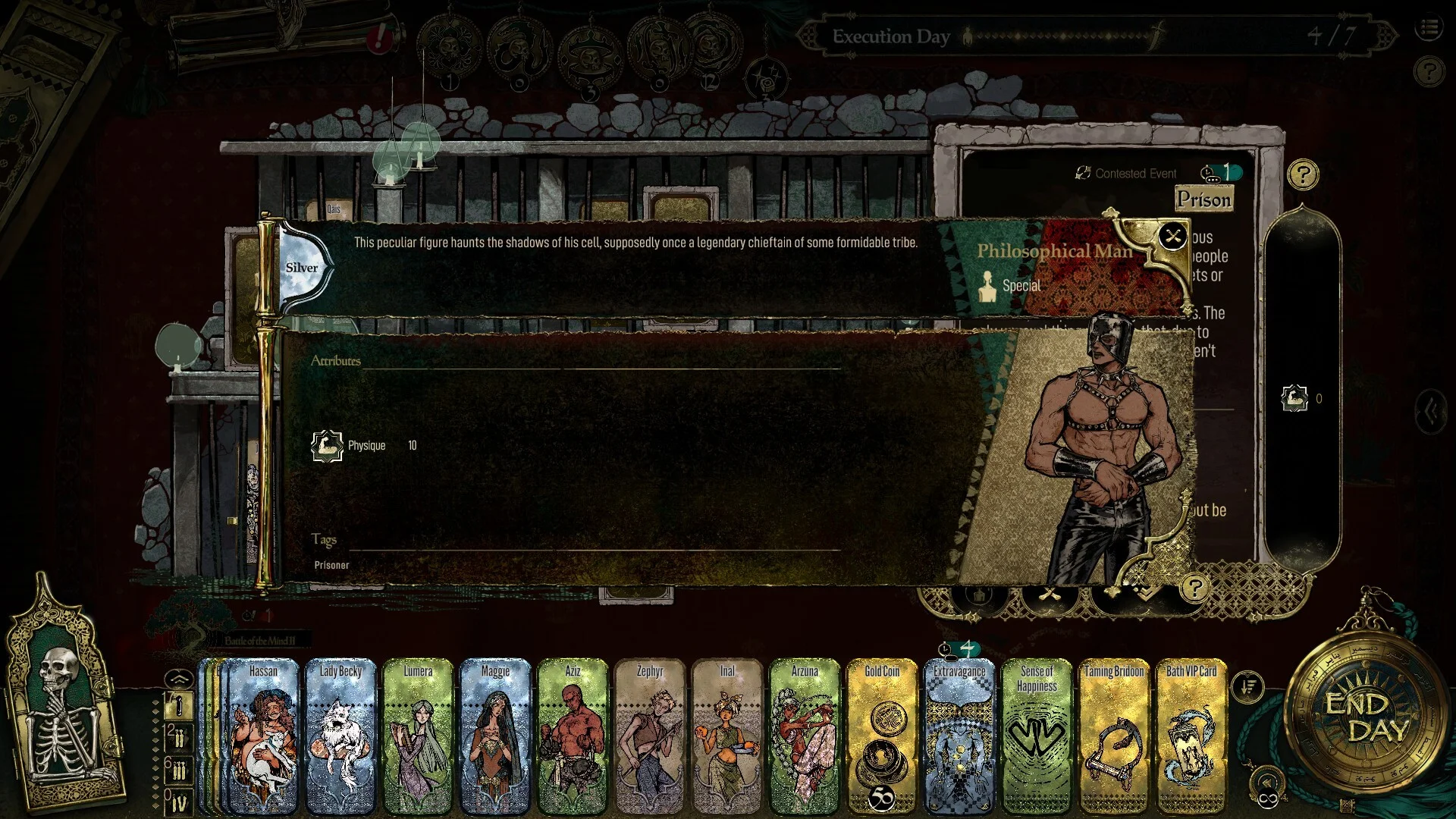Image resolution: width=1456 pixels, height=819 pixels.
Task: Click the card sorting filter icon
Action: click(1247, 687)
